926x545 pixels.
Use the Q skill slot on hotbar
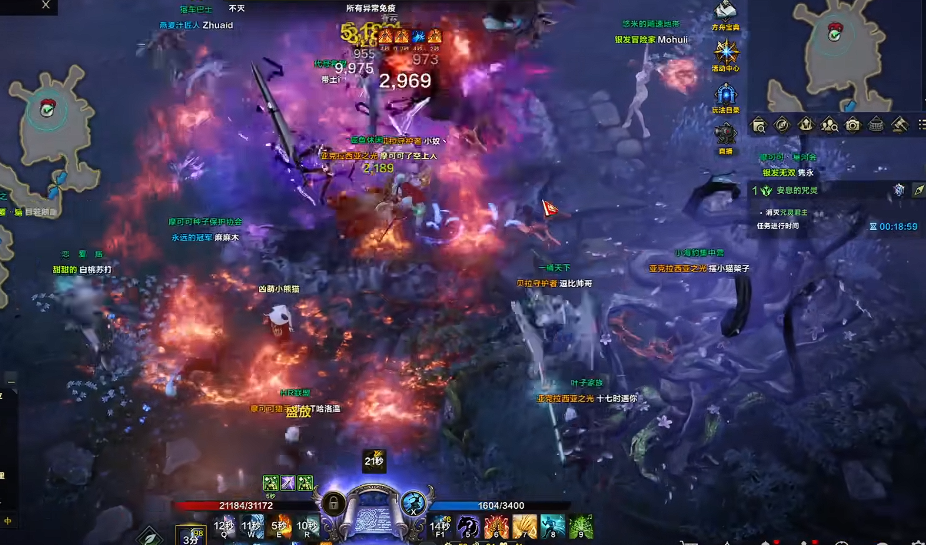point(224,526)
